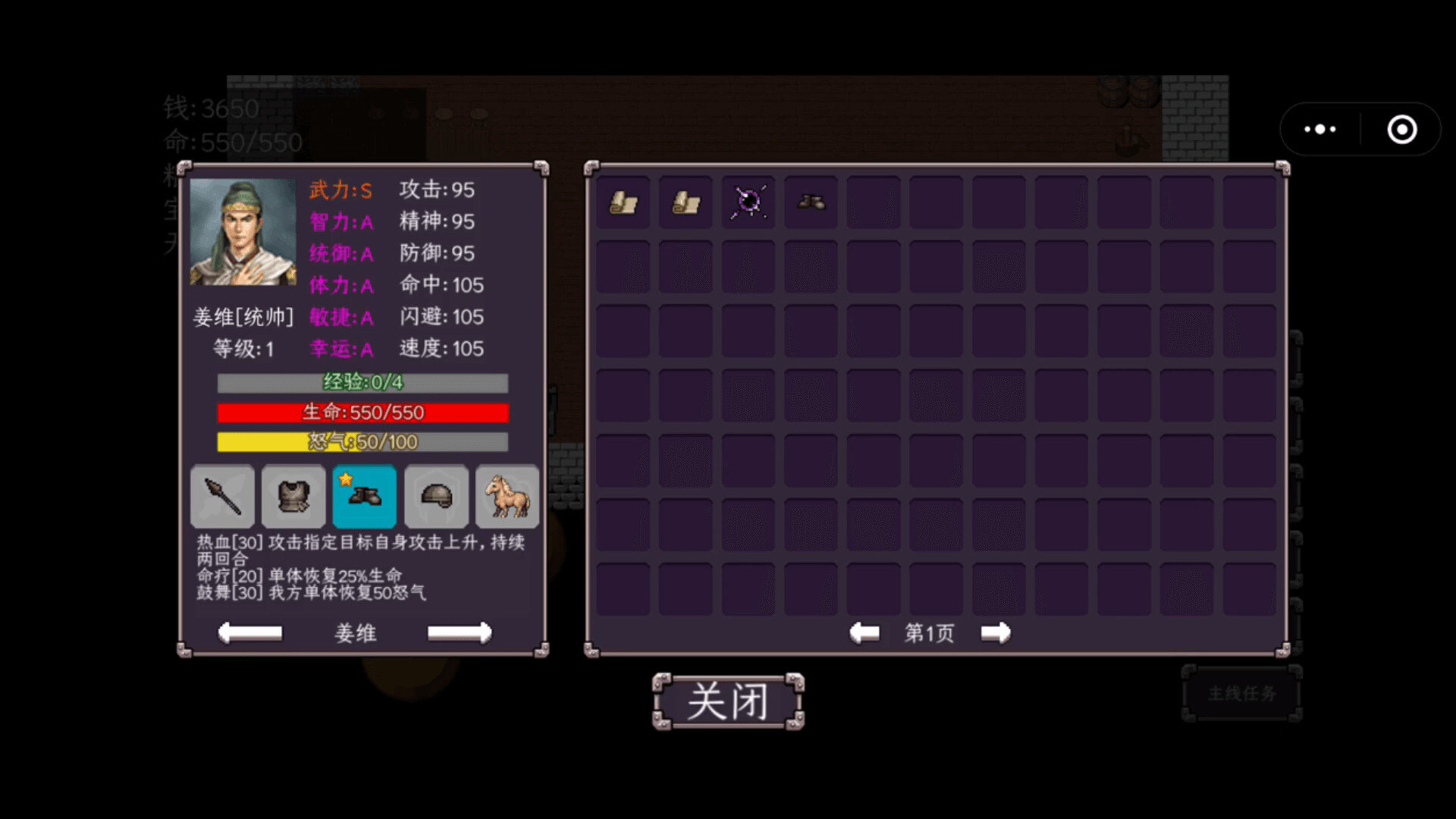This screenshot has width=1456, height=819.
Task: Switch to the next character
Action: (x=460, y=632)
